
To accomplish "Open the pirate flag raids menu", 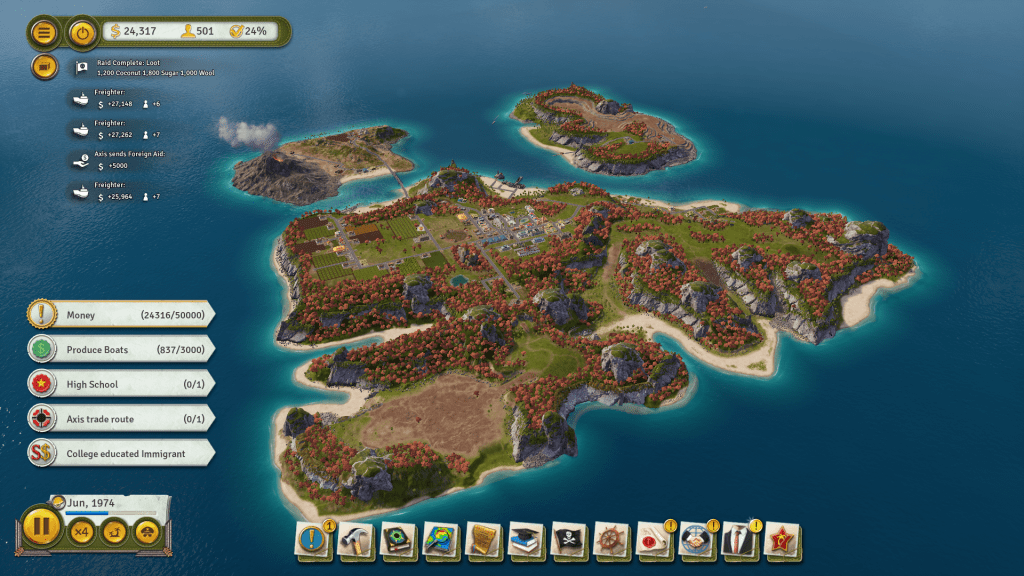I will [x=568, y=540].
